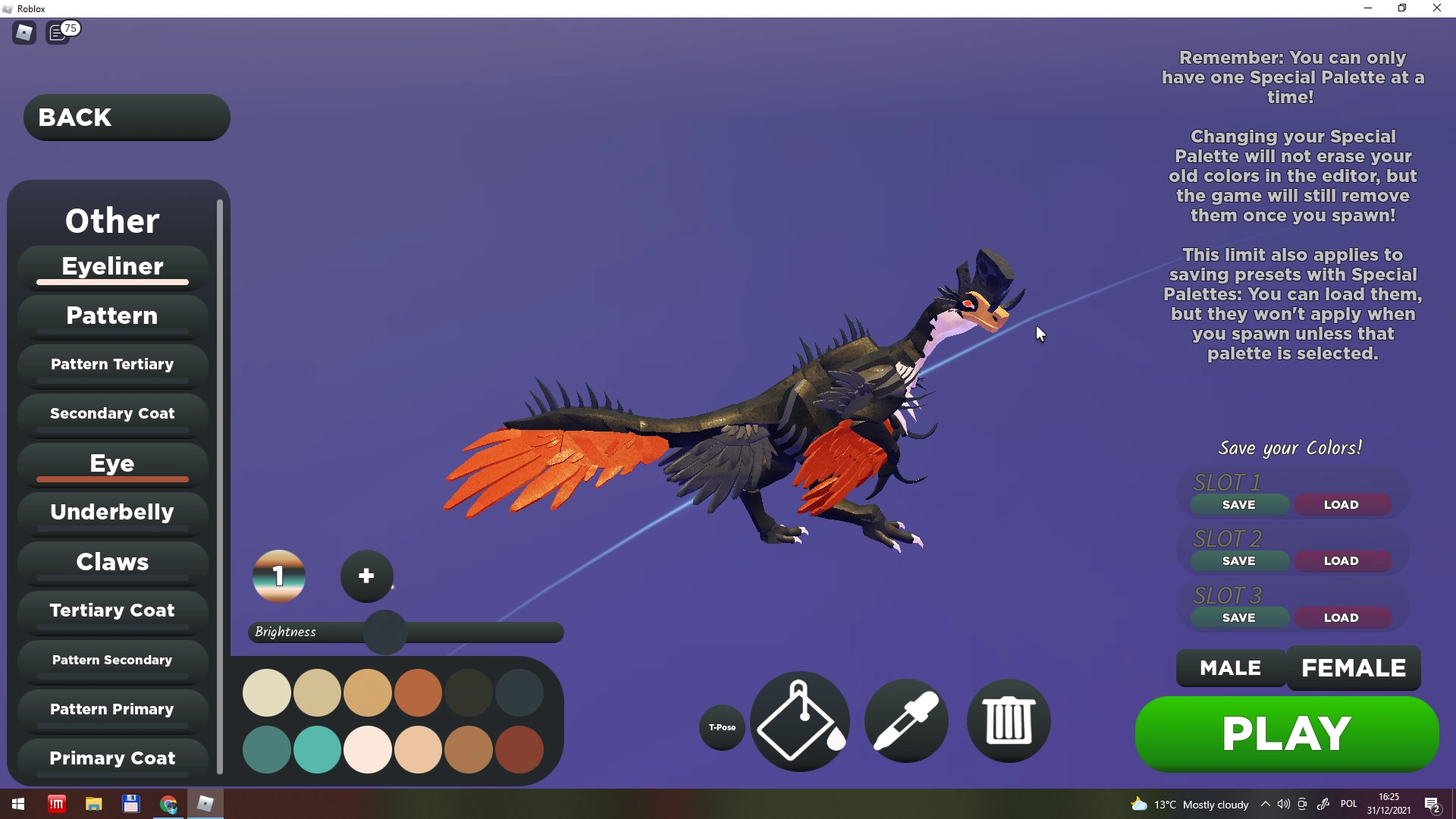Expand hidden icons in the system tray
This screenshot has width=1456, height=819.
1265,805
